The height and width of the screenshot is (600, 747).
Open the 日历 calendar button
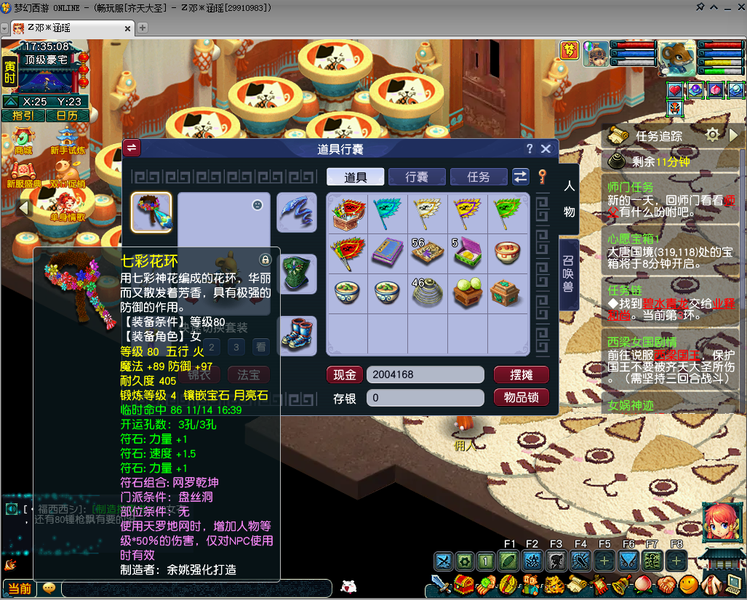tap(66, 116)
